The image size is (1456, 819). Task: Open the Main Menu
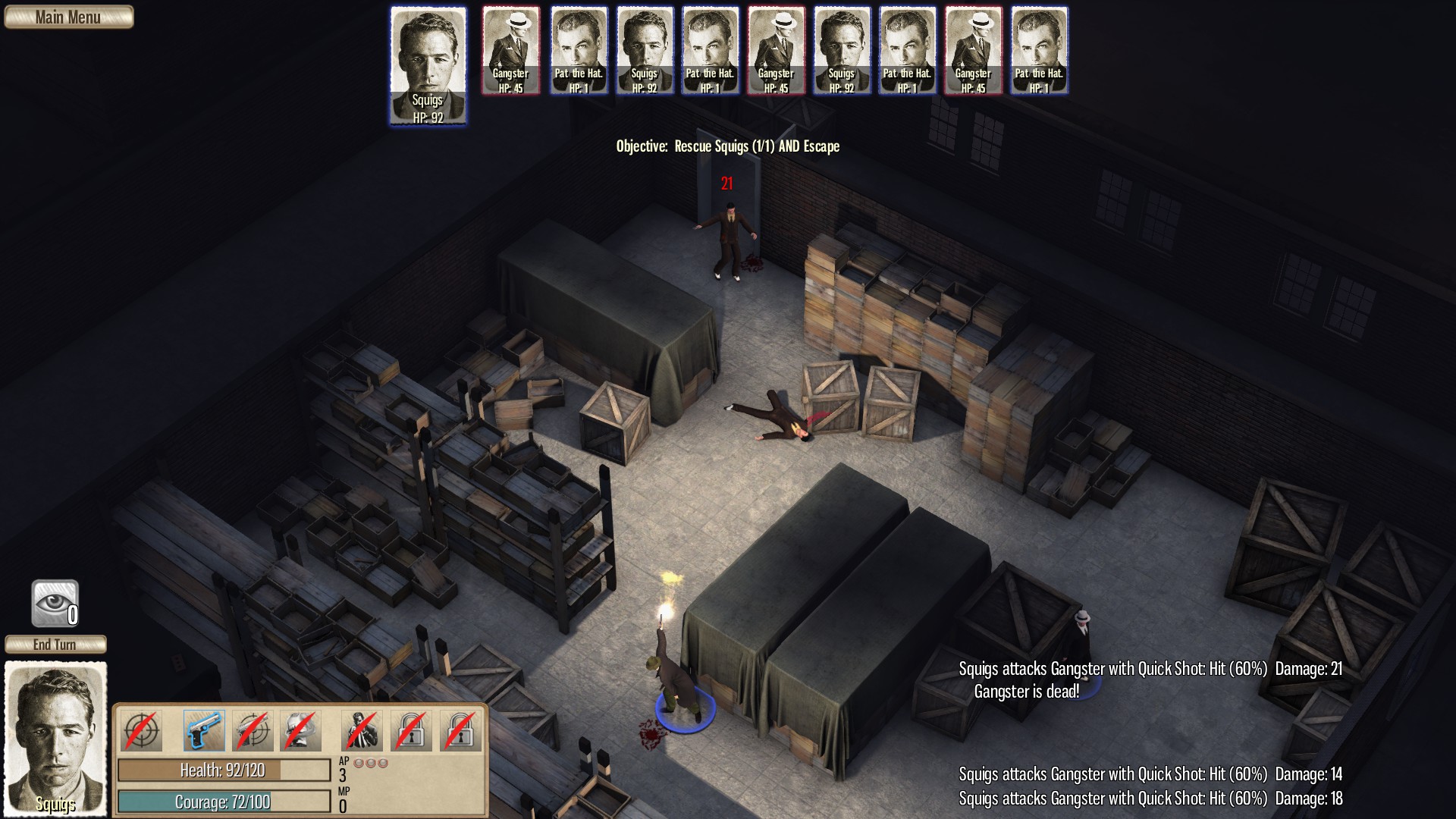pyautogui.click(x=68, y=17)
